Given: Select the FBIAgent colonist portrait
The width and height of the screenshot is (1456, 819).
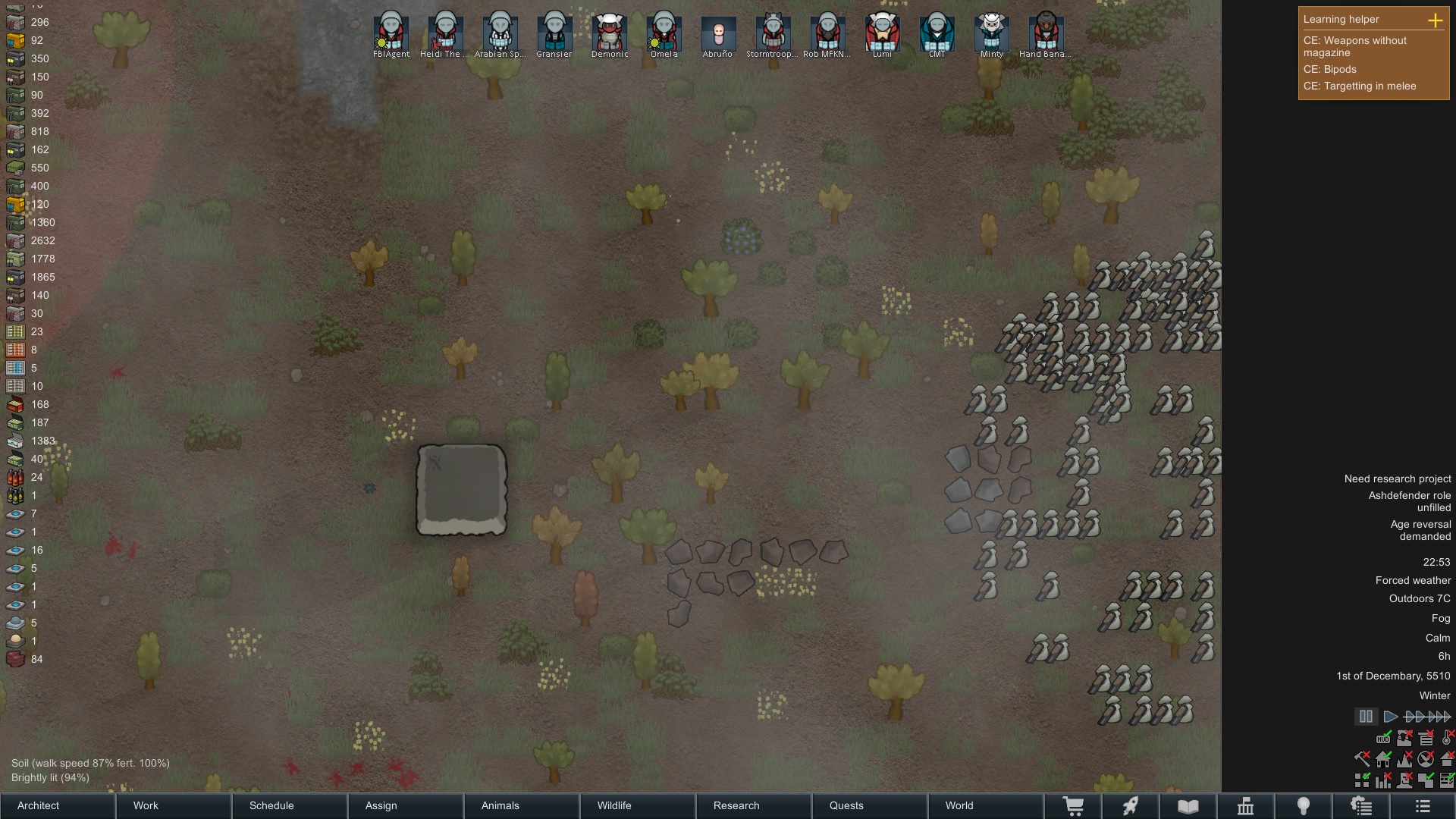Looking at the screenshot, I should coord(392,32).
